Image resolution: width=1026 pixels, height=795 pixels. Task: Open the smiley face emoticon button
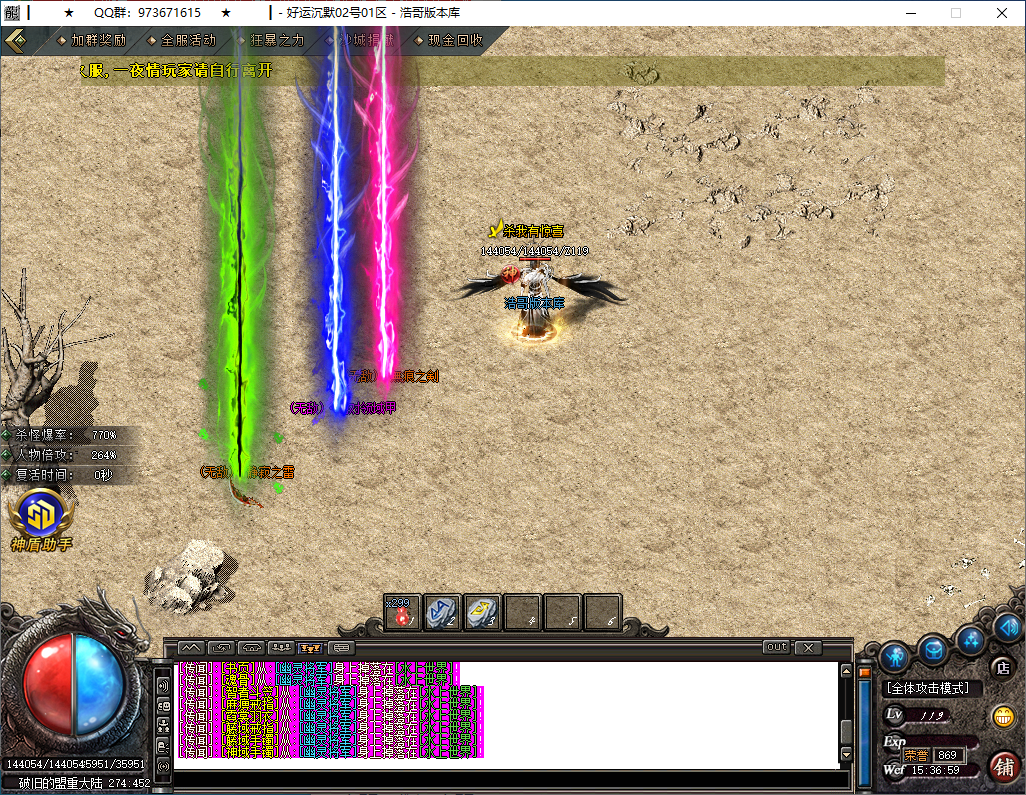point(1001,716)
